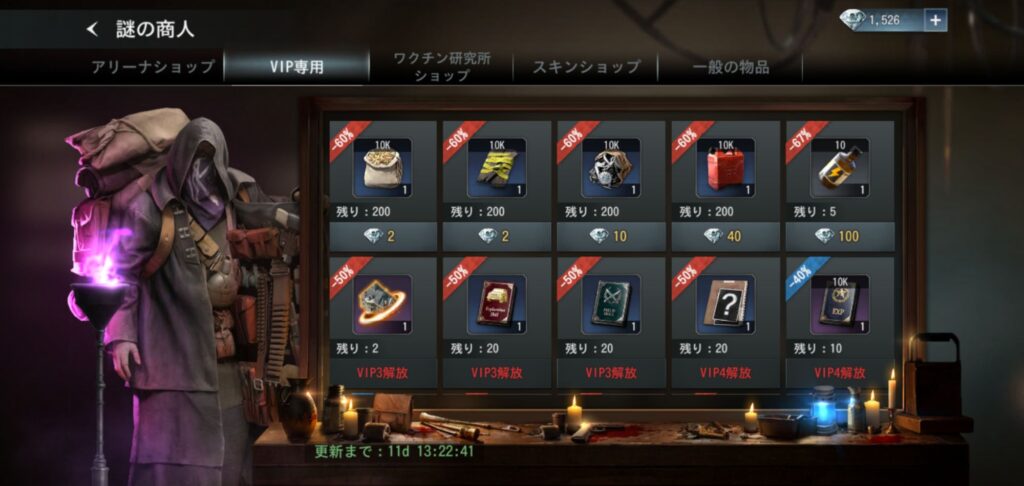Buy the yellow bundle item for 2 diamonds
Image resolution: width=1024 pixels, height=486 pixels.
(497, 236)
